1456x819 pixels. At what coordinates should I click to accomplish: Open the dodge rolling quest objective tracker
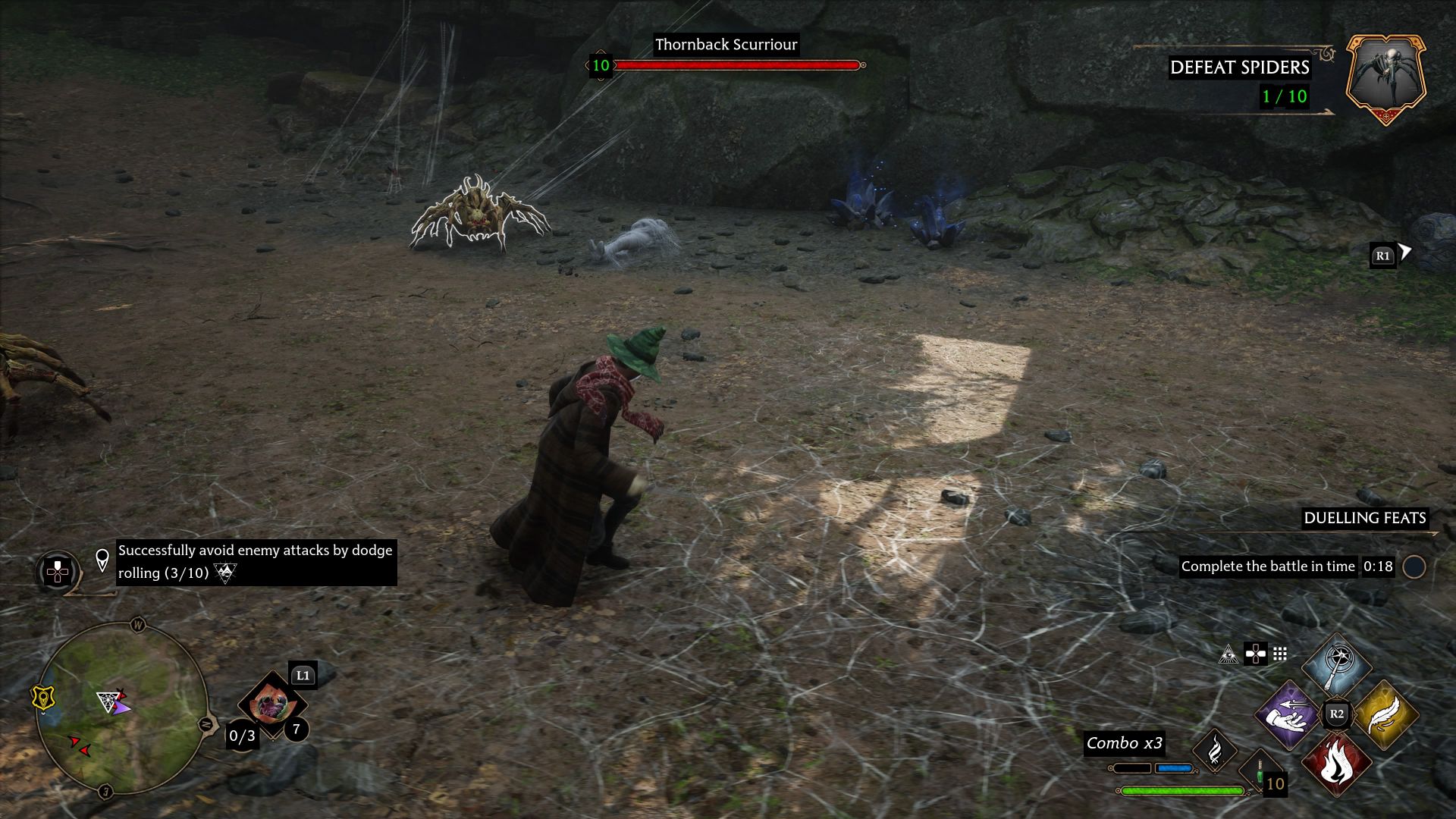[255, 562]
